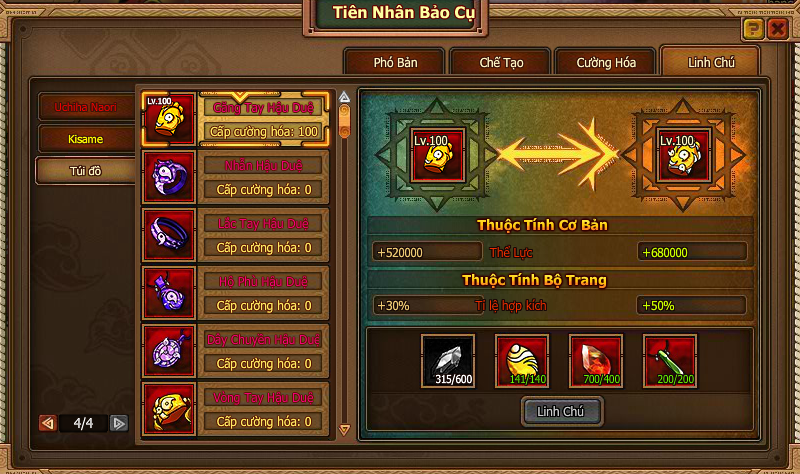The height and width of the screenshot is (474, 800).
Task: Pick the Vòng Tay Hậu Duệ row
Action: (236, 410)
